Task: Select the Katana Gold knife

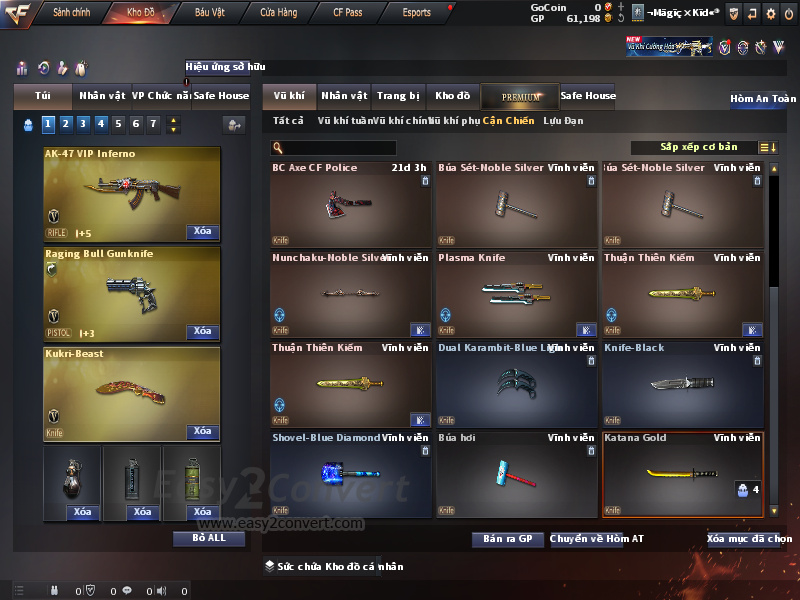Action: pyautogui.click(x=682, y=474)
